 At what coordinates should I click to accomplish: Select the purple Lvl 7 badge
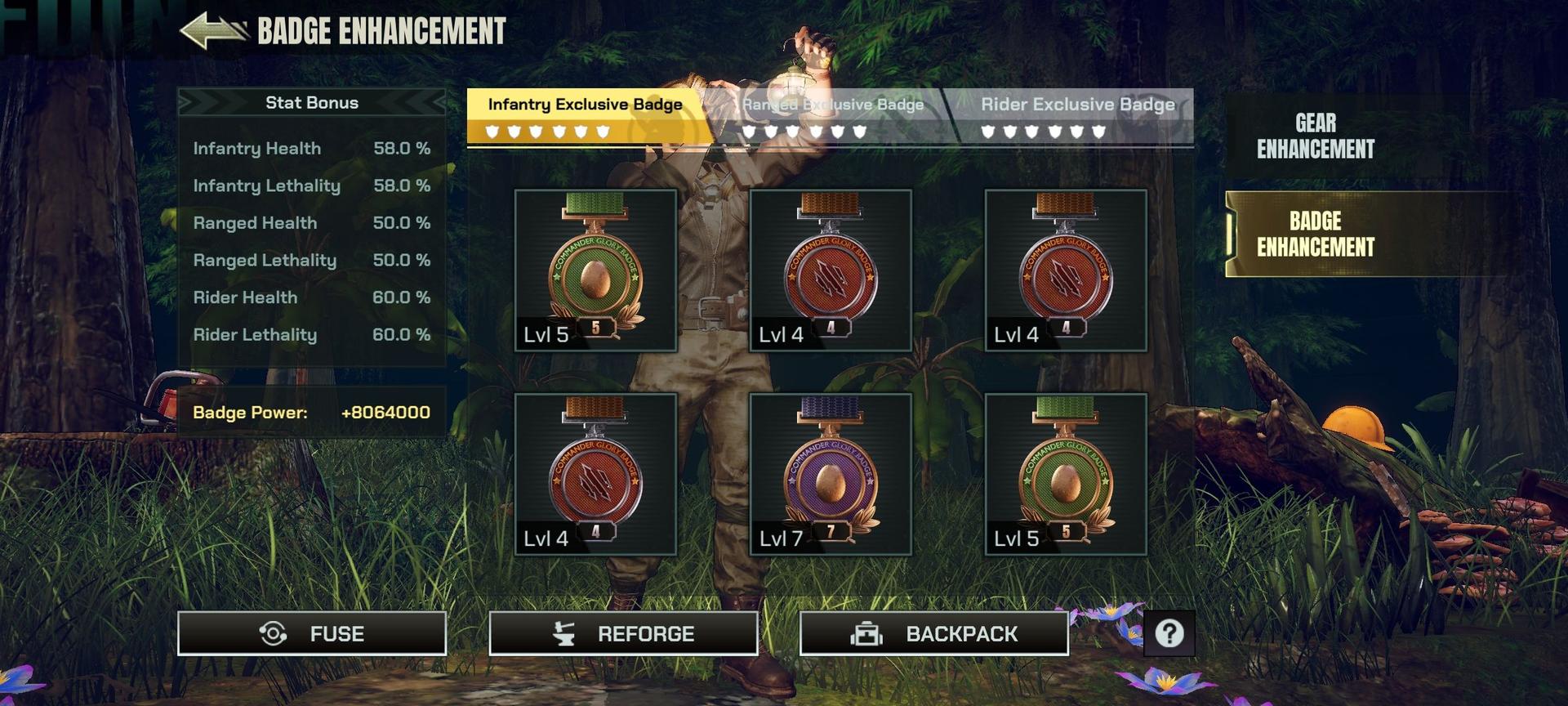[830, 474]
